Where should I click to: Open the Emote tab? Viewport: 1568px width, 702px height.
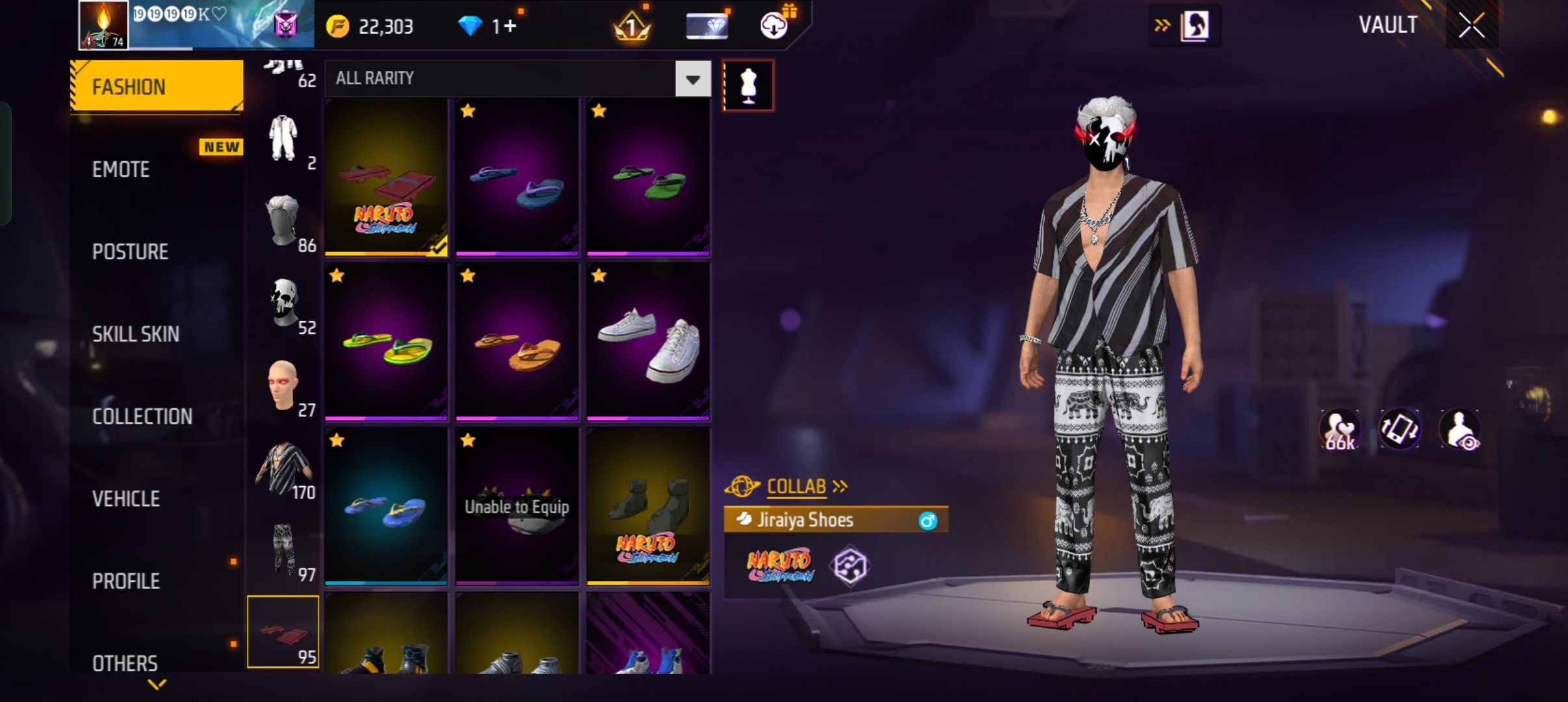[122, 170]
